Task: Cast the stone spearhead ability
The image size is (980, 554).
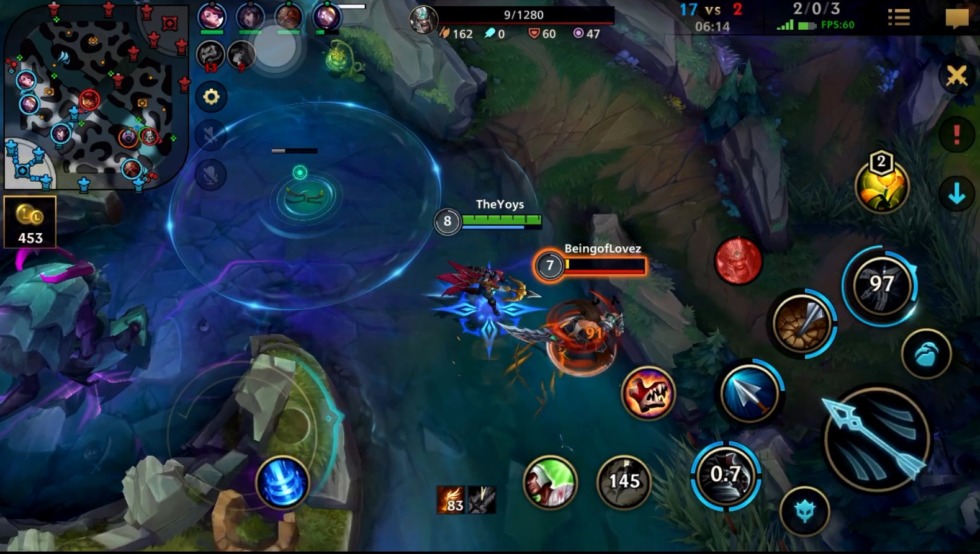Action: (803, 322)
